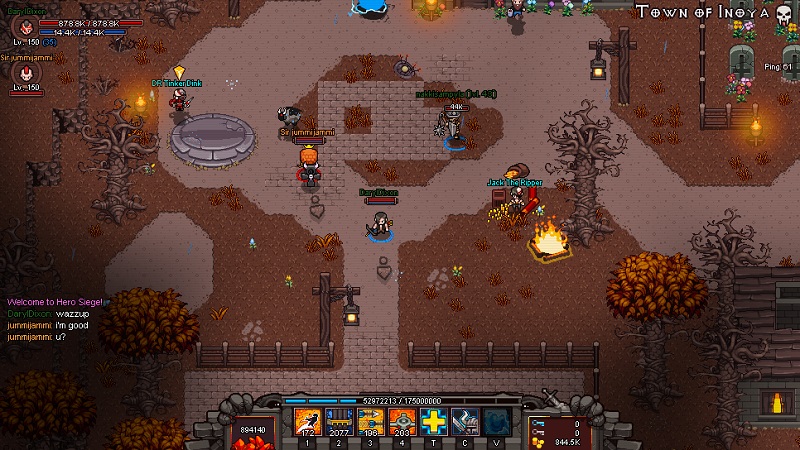The width and height of the screenshot is (800, 450).
Task: Select the greyed-out ability bound to V
Action: tap(497, 422)
